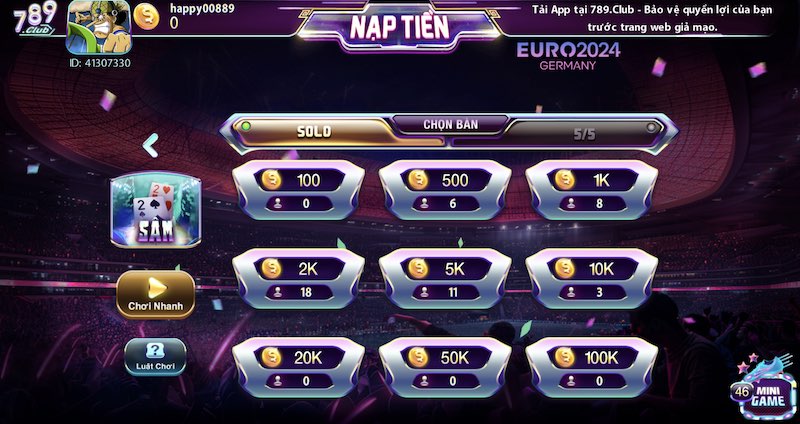Go back with the left arrow
This screenshot has width=800, height=424.
151,146
